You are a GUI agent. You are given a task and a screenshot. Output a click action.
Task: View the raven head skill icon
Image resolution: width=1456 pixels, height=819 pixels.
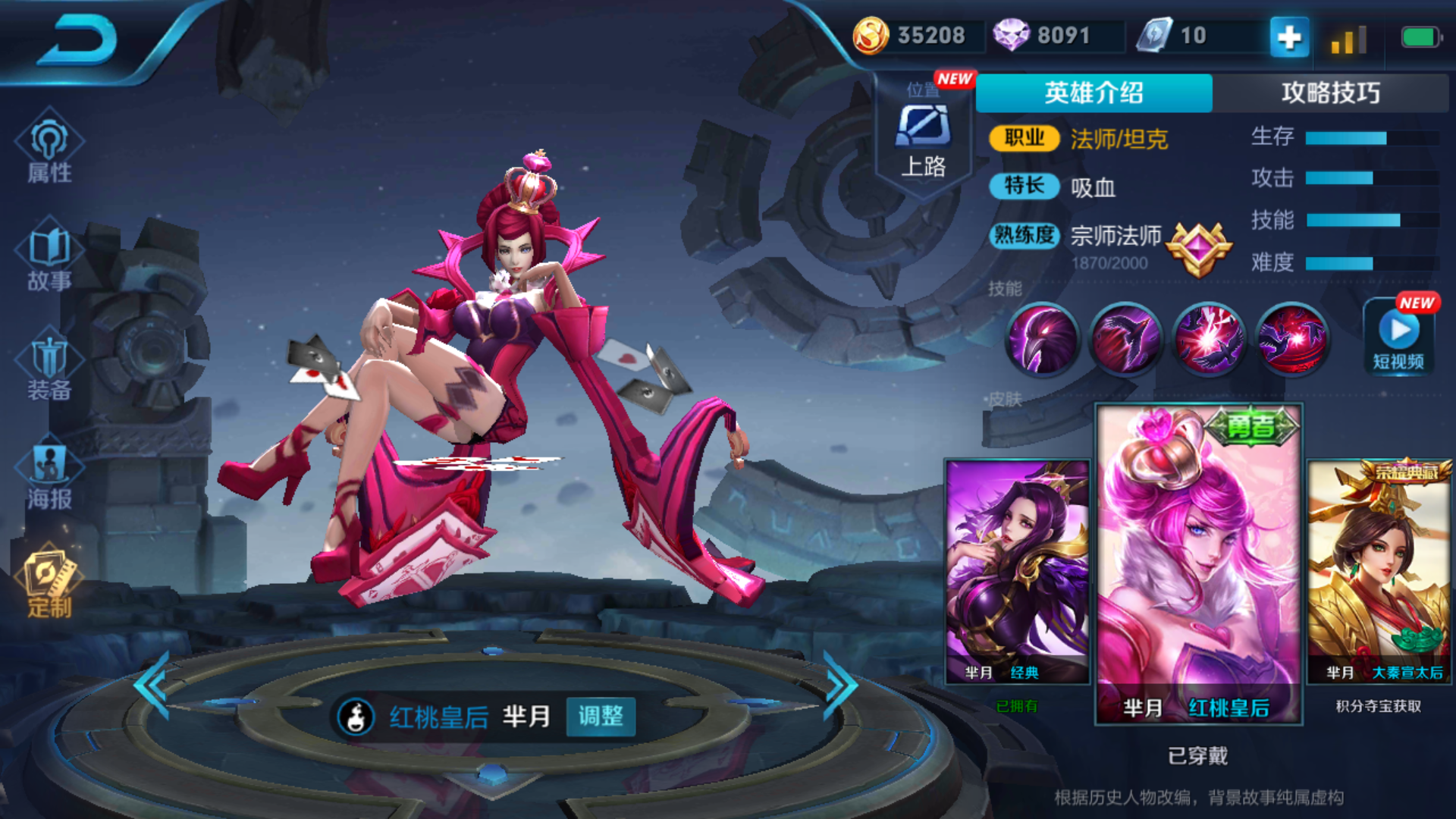tap(1042, 339)
